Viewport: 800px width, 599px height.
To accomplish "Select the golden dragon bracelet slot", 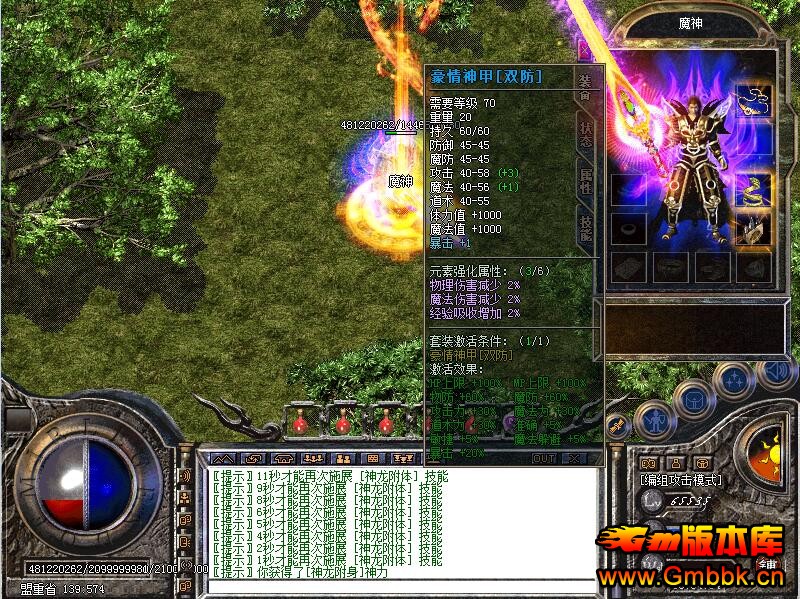I will pos(752,188).
